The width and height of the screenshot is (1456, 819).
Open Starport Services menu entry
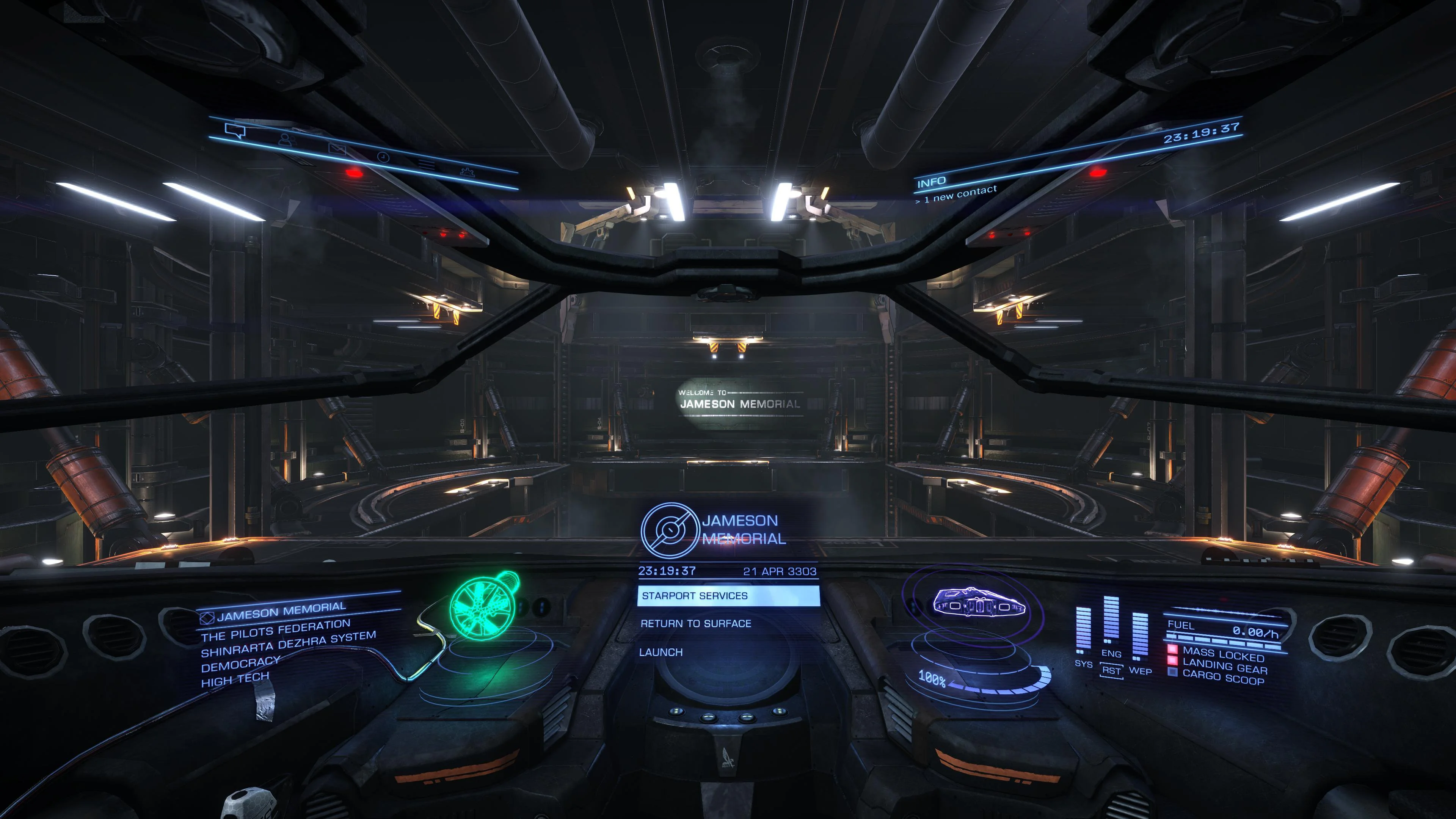tap(728, 596)
